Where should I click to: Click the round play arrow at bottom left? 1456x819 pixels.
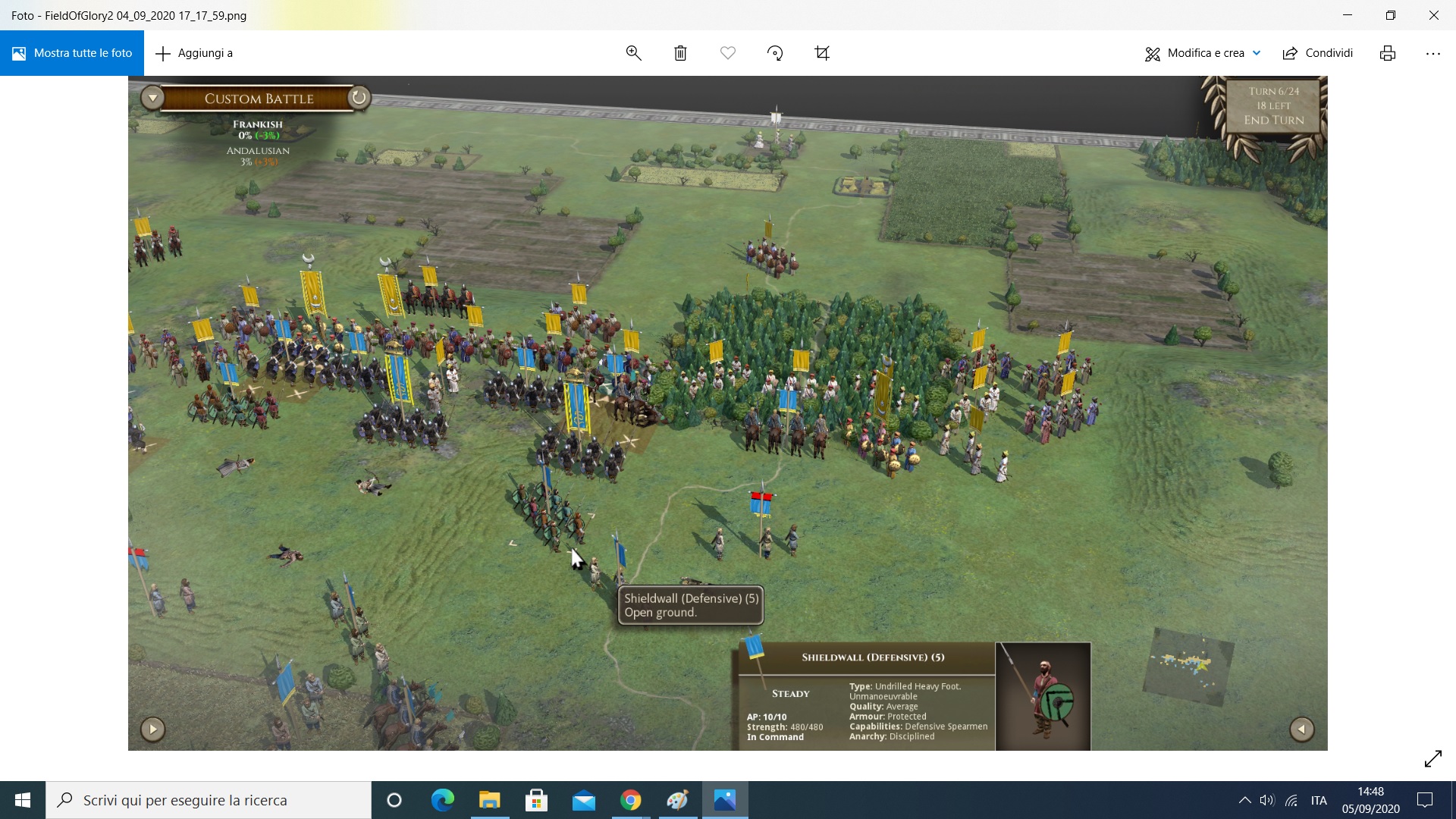152,729
